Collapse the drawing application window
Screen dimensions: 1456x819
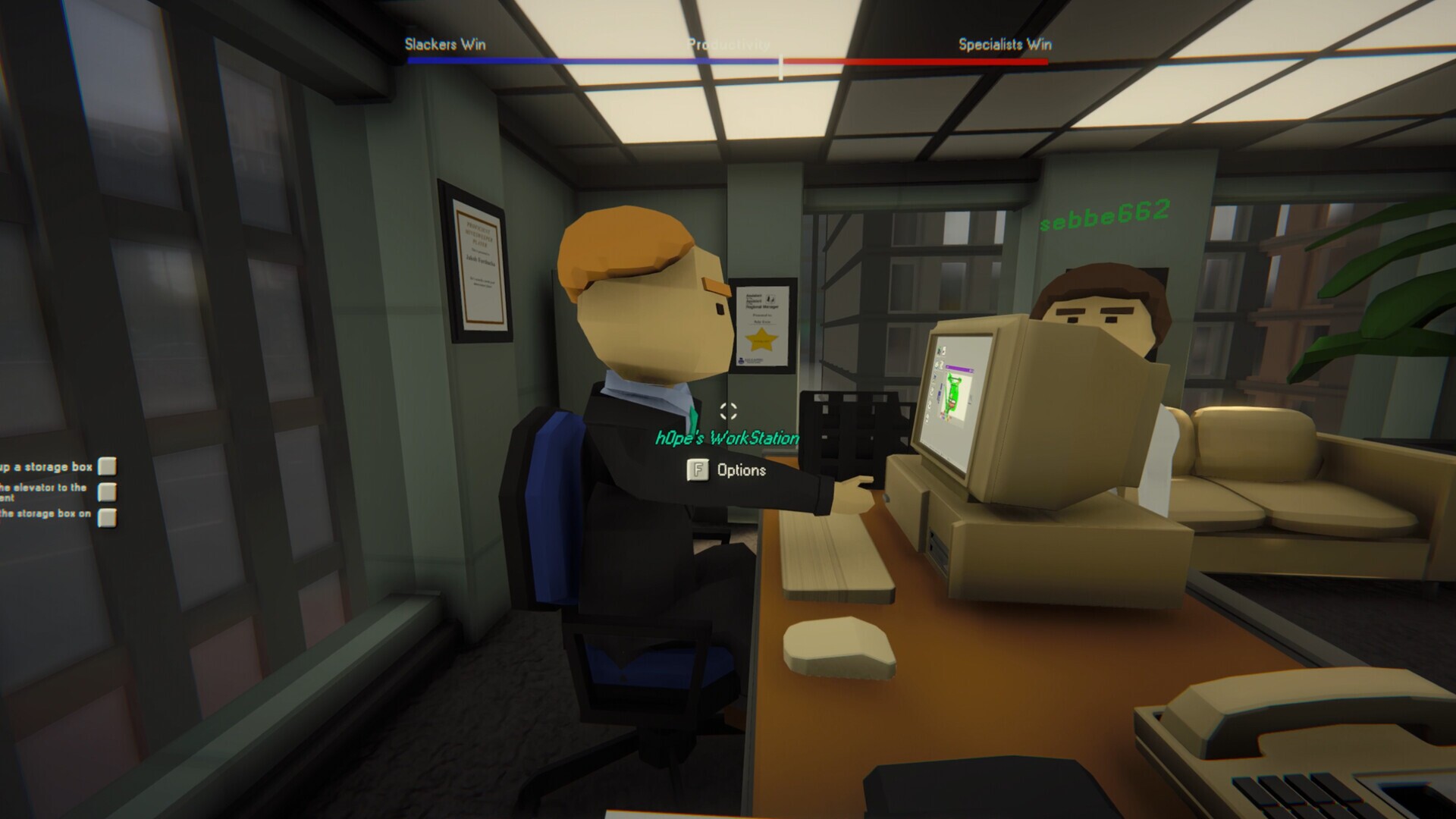point(971,369)
